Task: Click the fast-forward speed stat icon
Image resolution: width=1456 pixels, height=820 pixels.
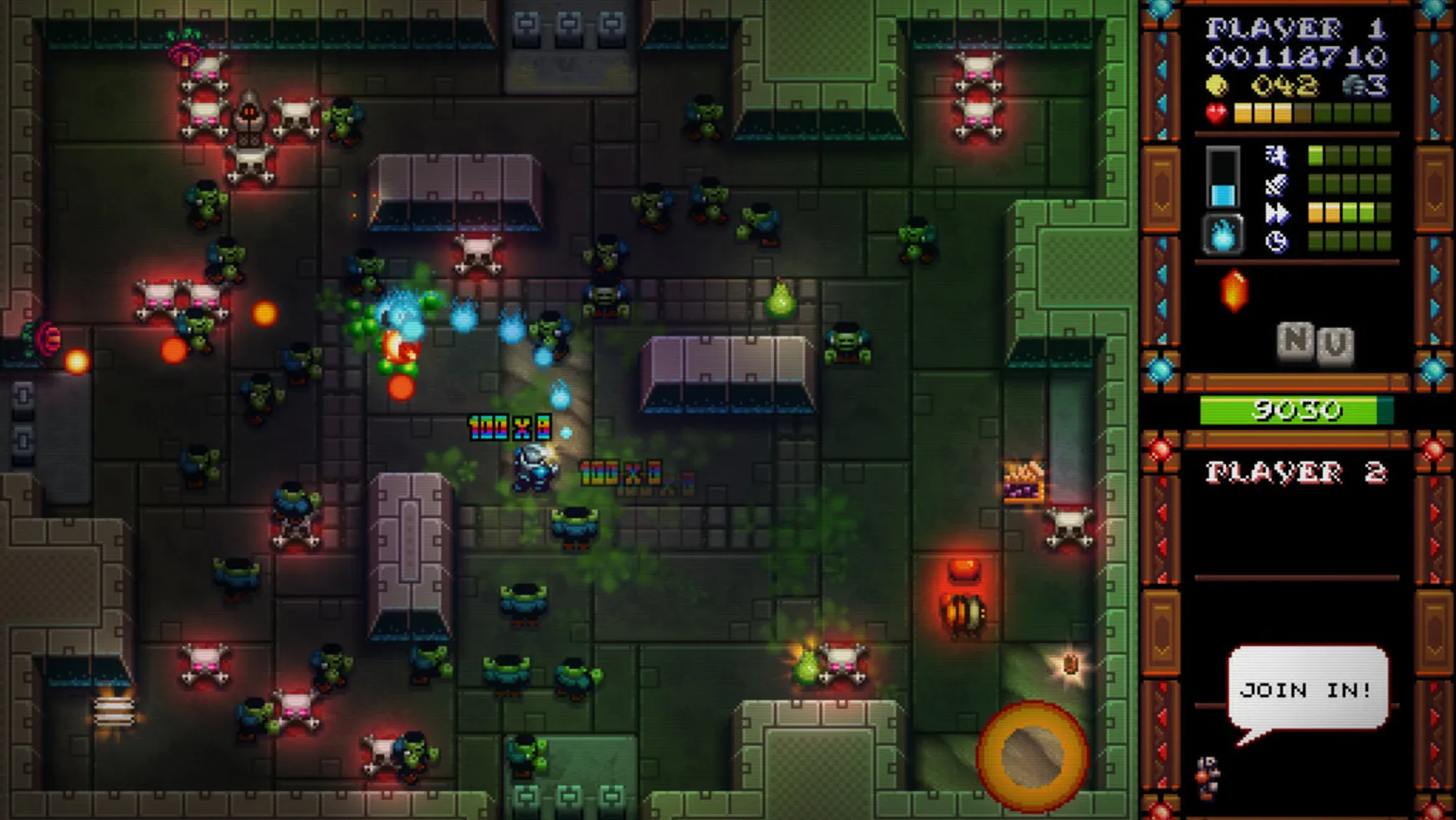Action: pos(1276,213)
